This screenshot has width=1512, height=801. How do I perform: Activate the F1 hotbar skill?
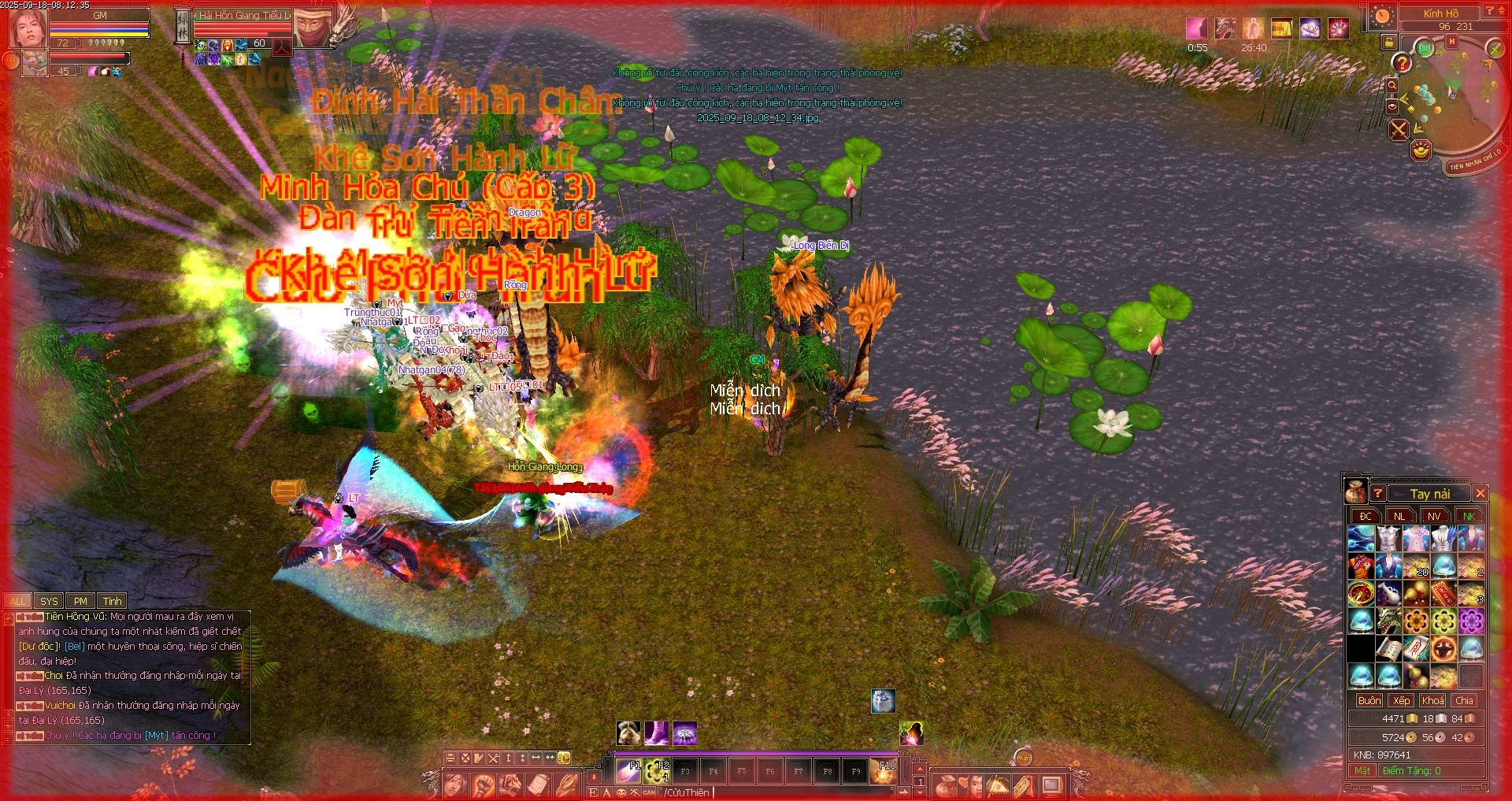(628, 770)
